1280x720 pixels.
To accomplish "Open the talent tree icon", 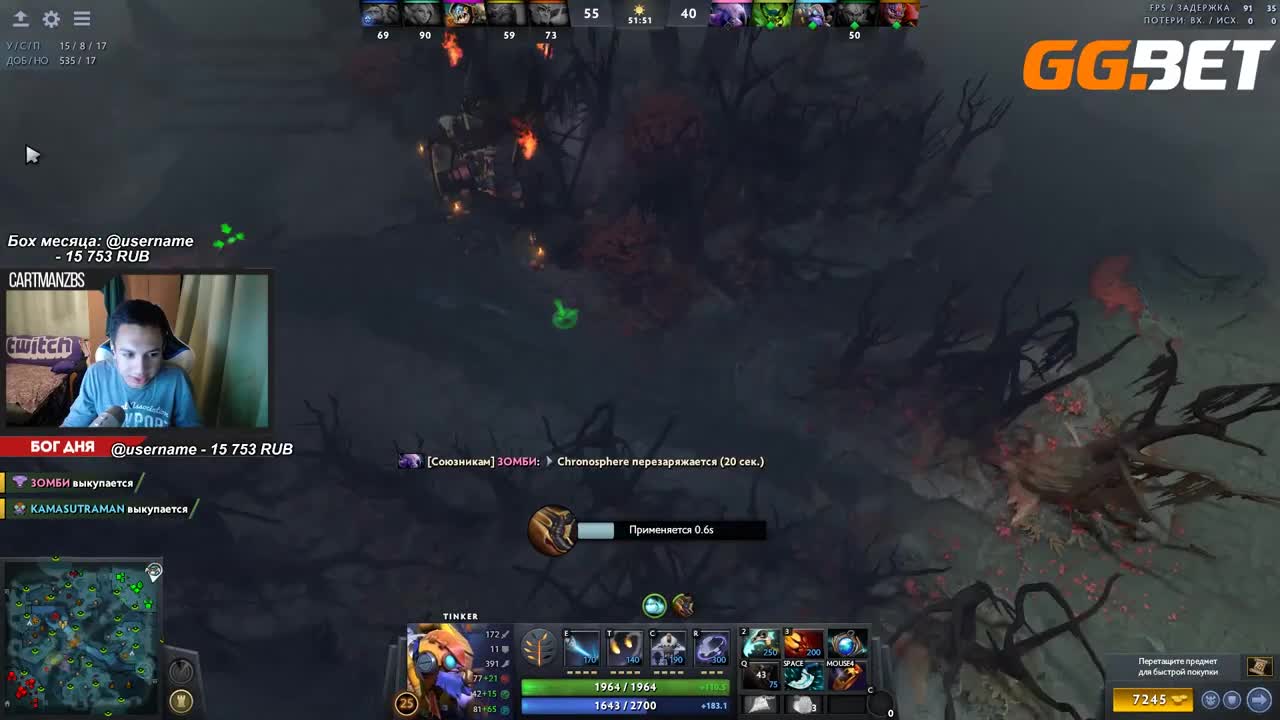I will click(x=539, y=650).
